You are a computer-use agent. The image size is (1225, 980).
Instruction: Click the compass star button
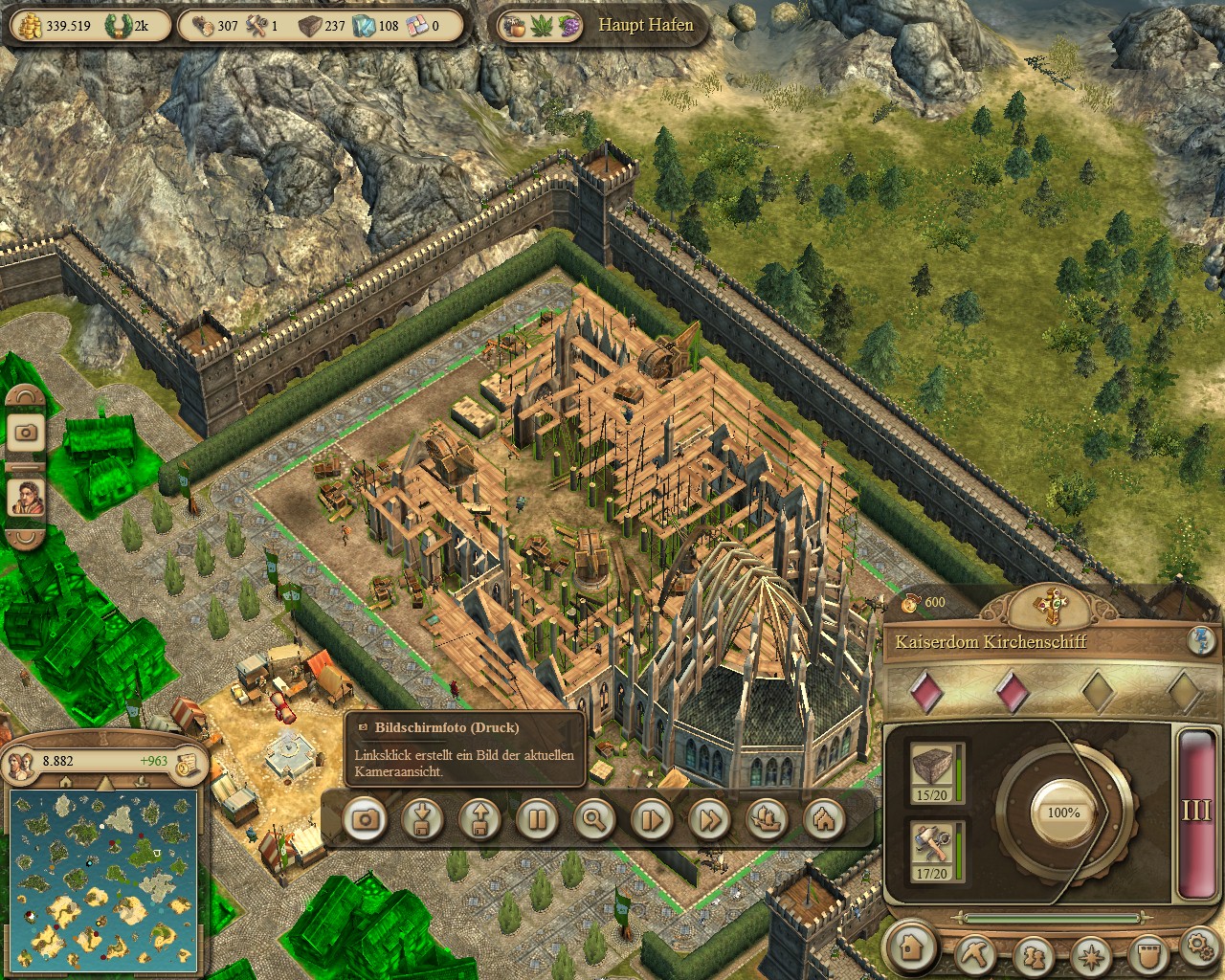pyautogui.click(x=1091, y=955)
